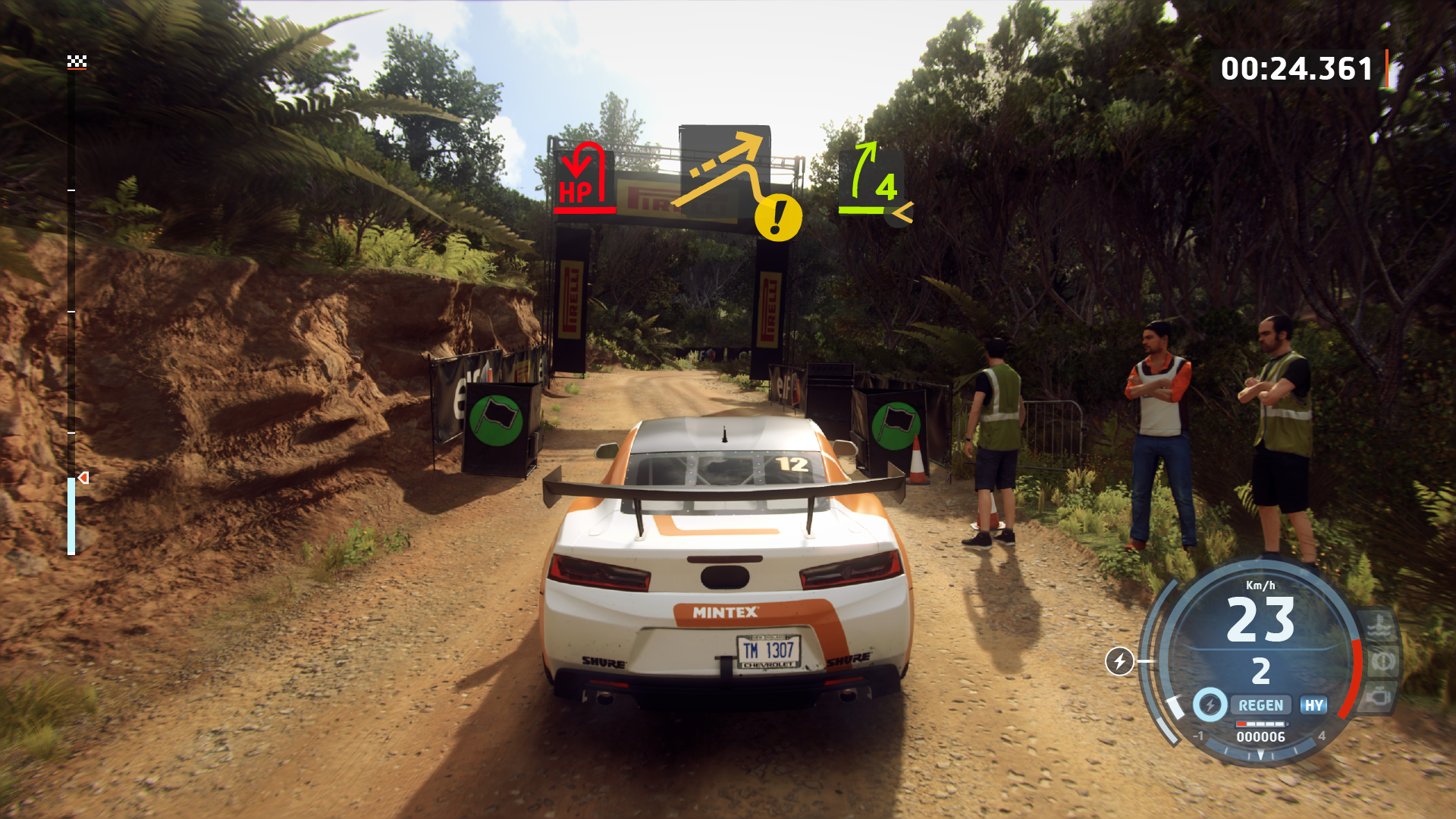Click the checkered flag on stage progress bar
Screen dimensions: 1456x819
click(x=77, y=61)
